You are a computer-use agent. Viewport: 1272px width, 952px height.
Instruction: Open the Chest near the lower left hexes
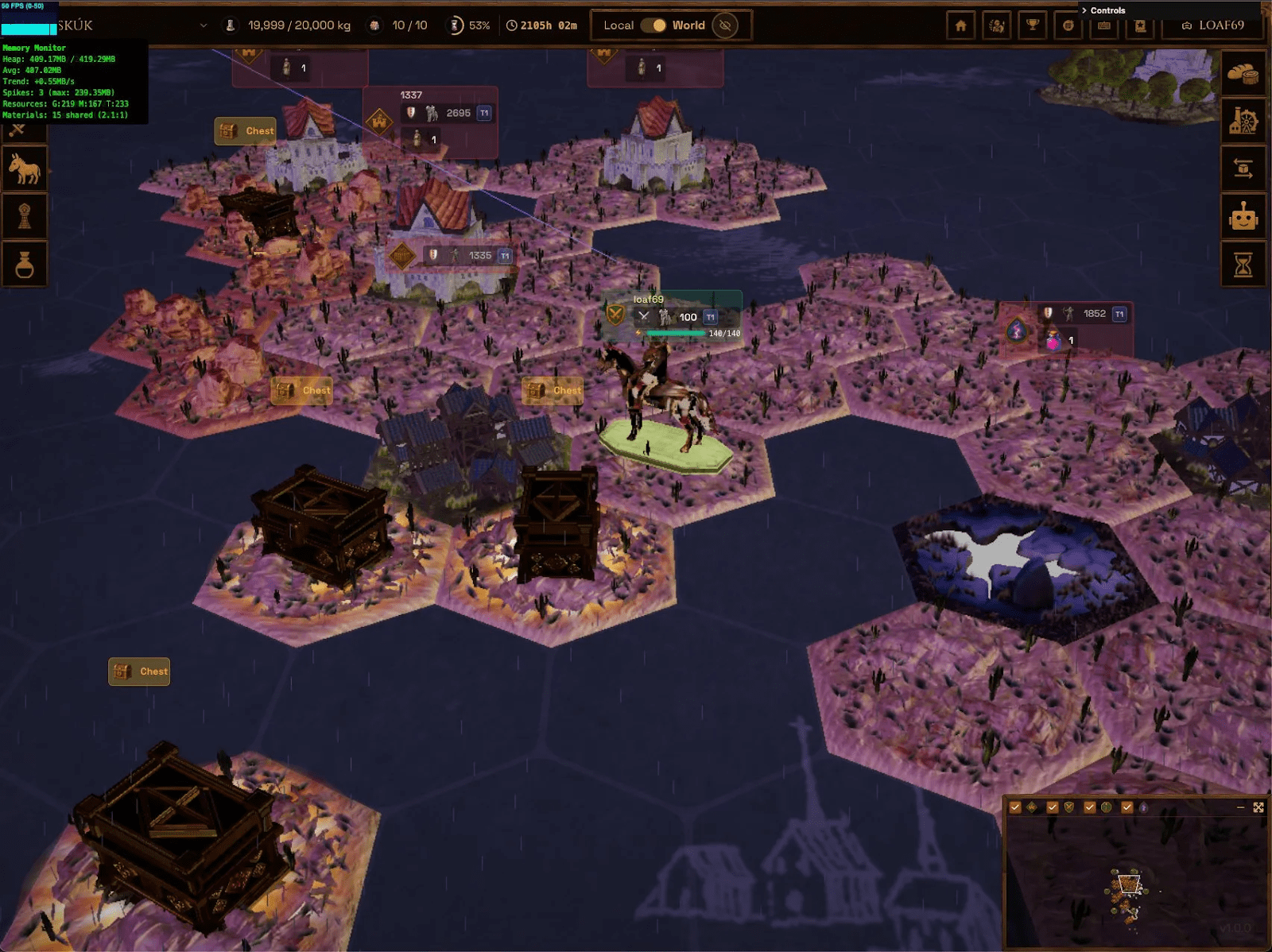tap(139, 671)
